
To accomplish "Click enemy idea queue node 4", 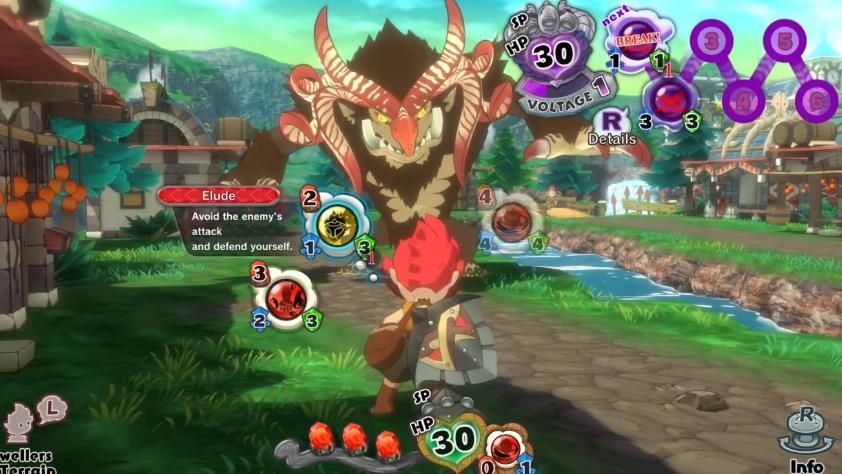I will [x=744, y=100].
